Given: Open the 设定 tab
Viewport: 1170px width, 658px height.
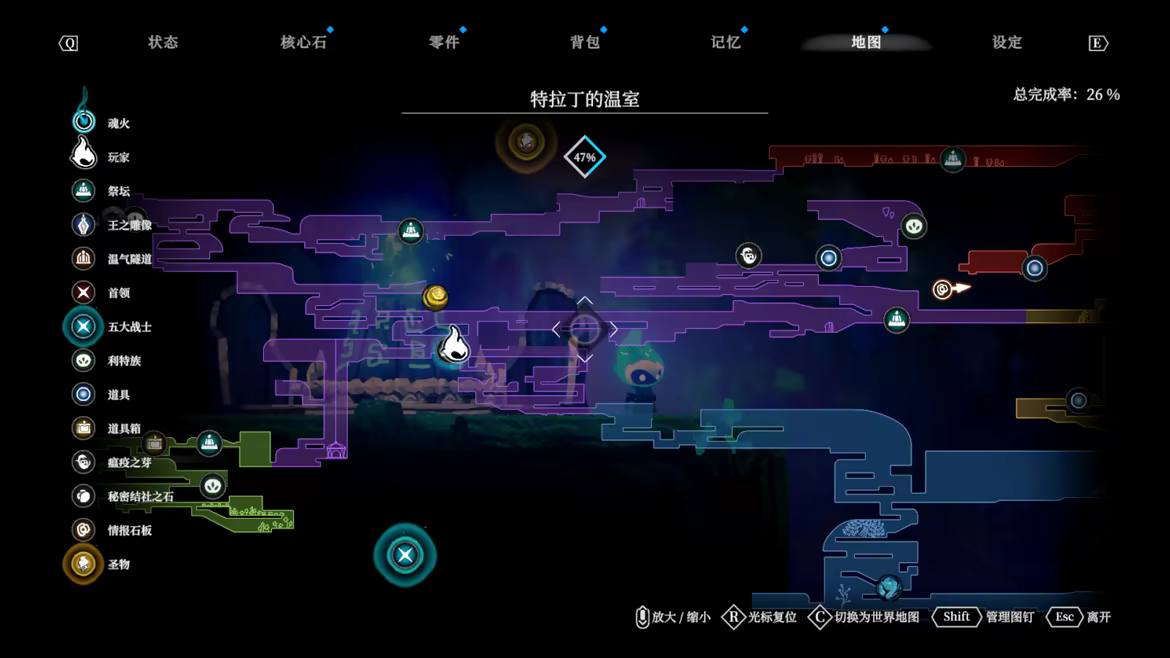Looking at the screenshot, I should [1007, 42].
